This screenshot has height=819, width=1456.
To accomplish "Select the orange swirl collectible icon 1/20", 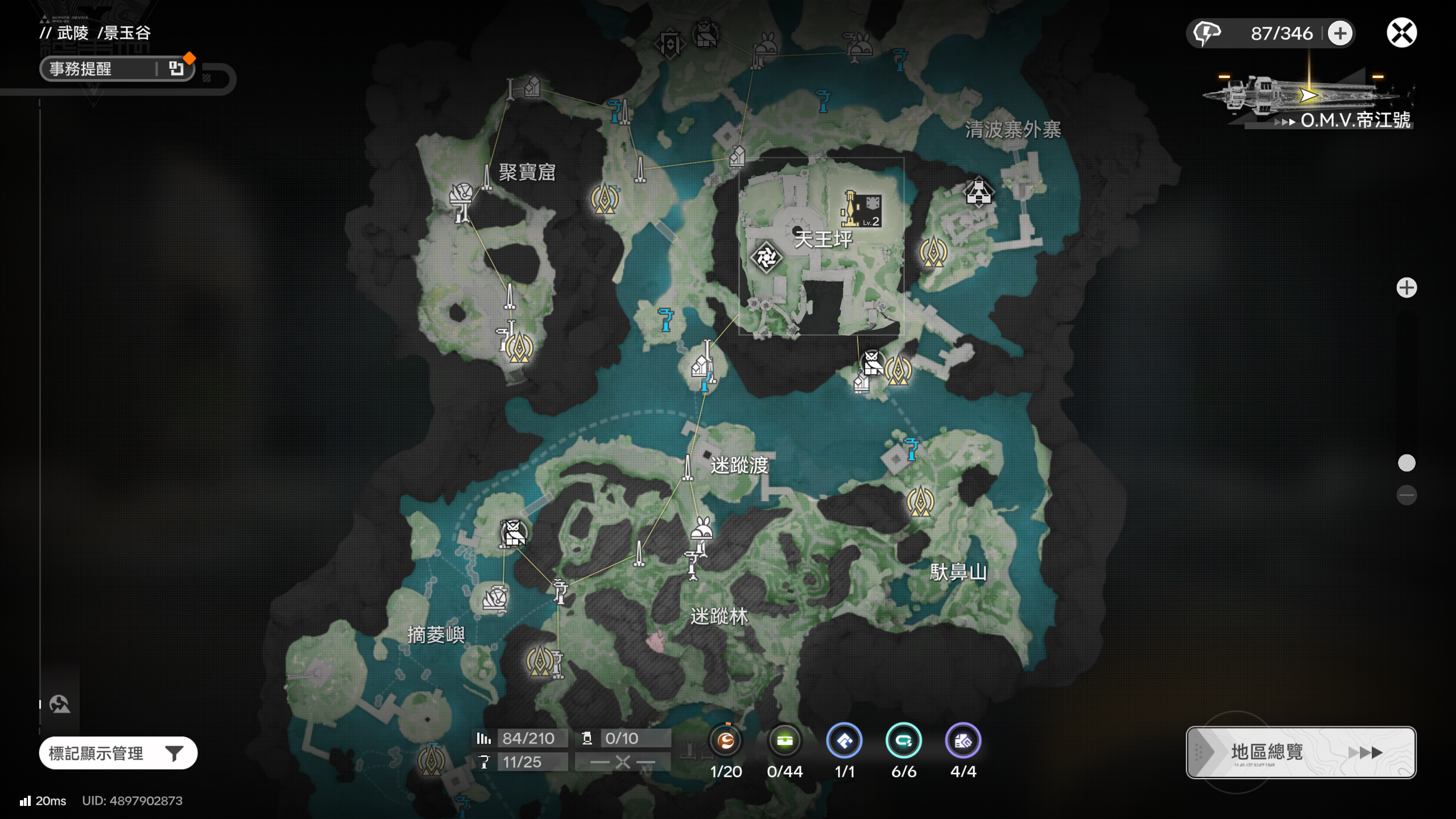I will (x=726, y=741).
